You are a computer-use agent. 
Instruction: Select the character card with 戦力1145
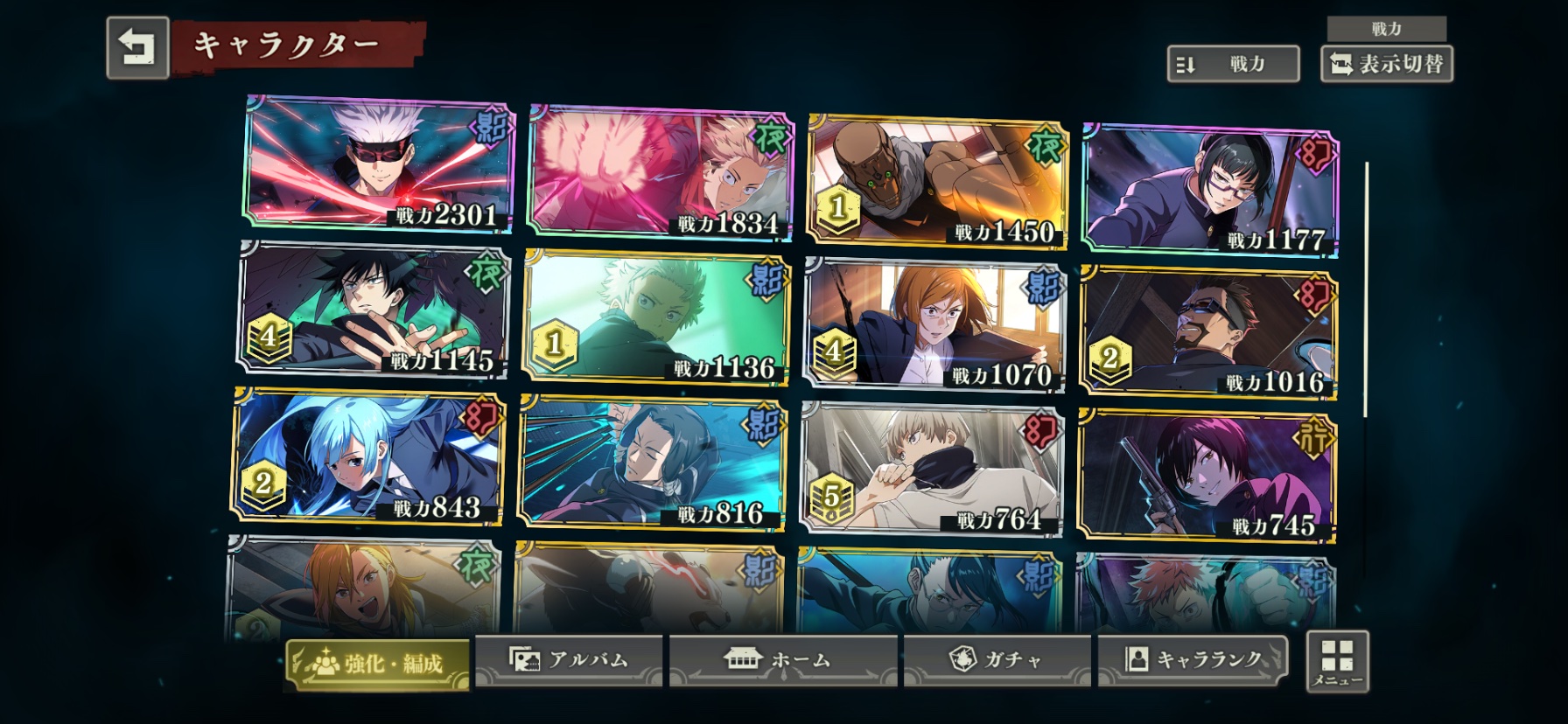point(372,310)
